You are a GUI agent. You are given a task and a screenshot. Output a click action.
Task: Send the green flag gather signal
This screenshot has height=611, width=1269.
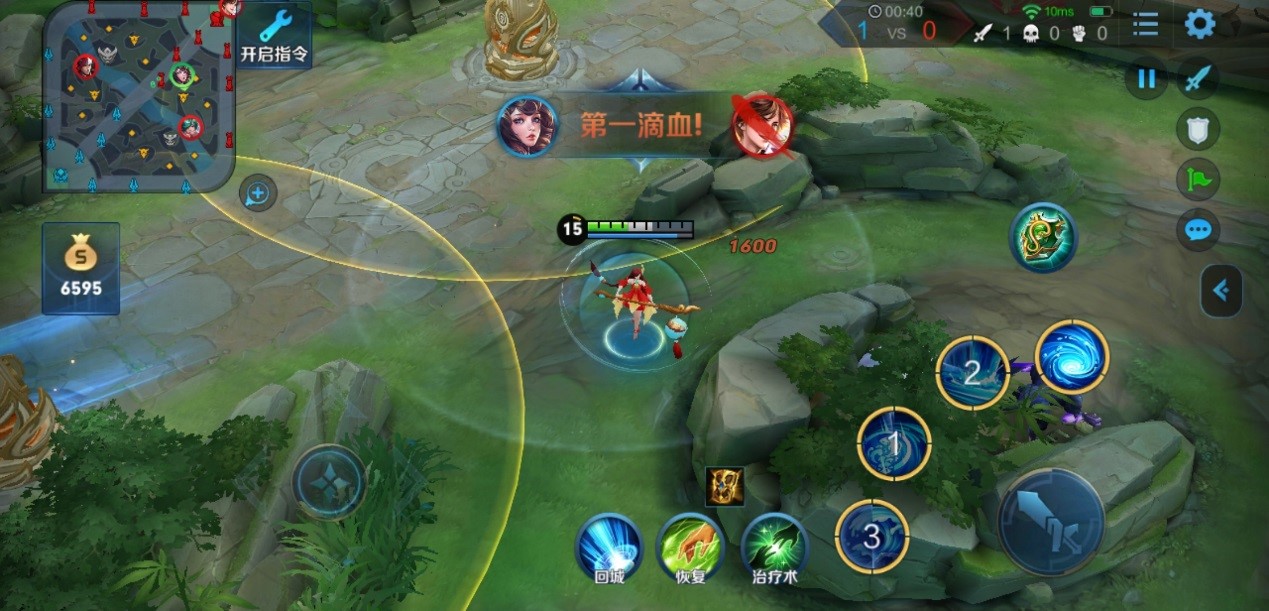tap(1197, 180)
